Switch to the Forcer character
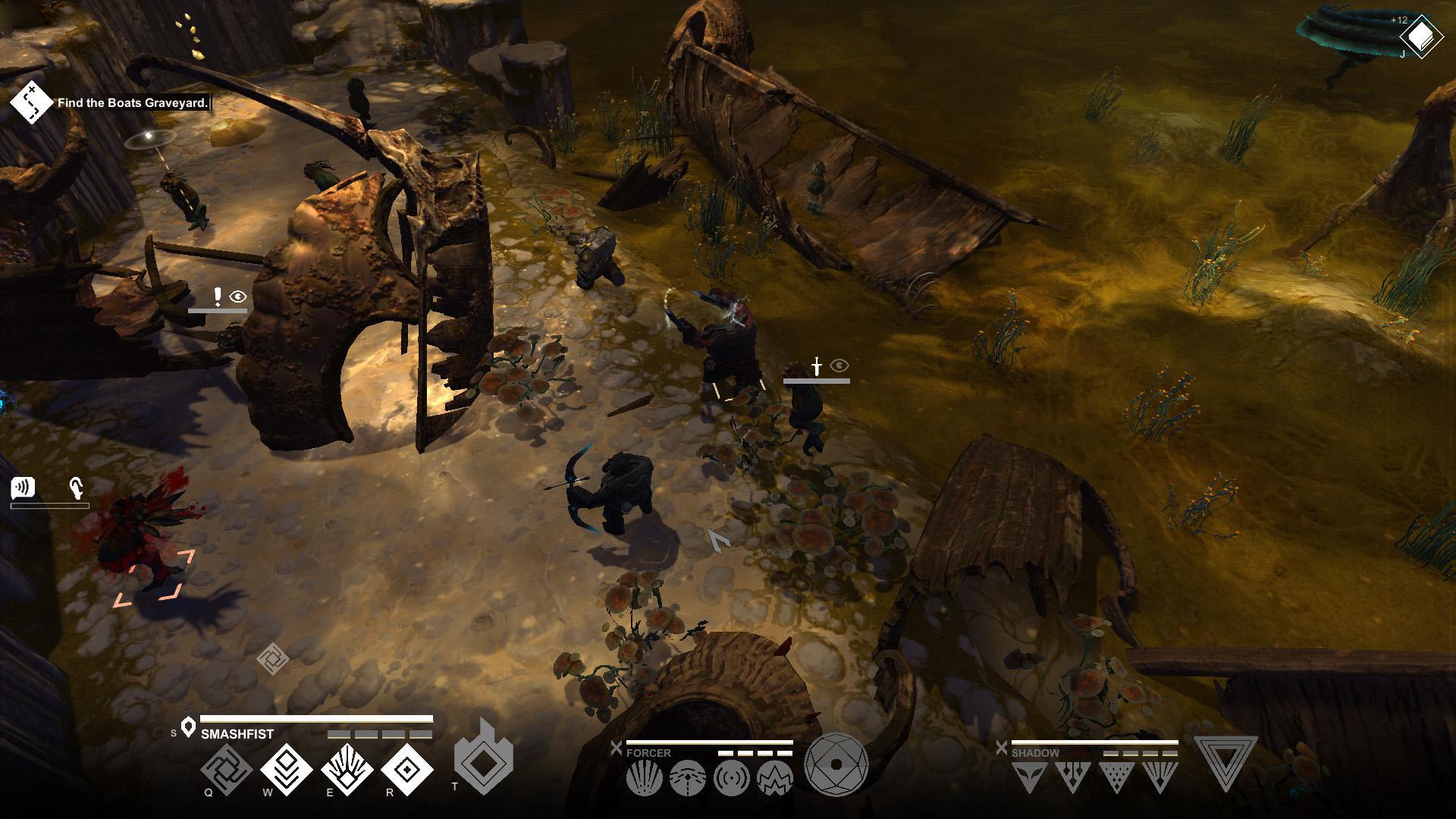Viewport: 1456px width, 819px height. (x=648, y=753)
